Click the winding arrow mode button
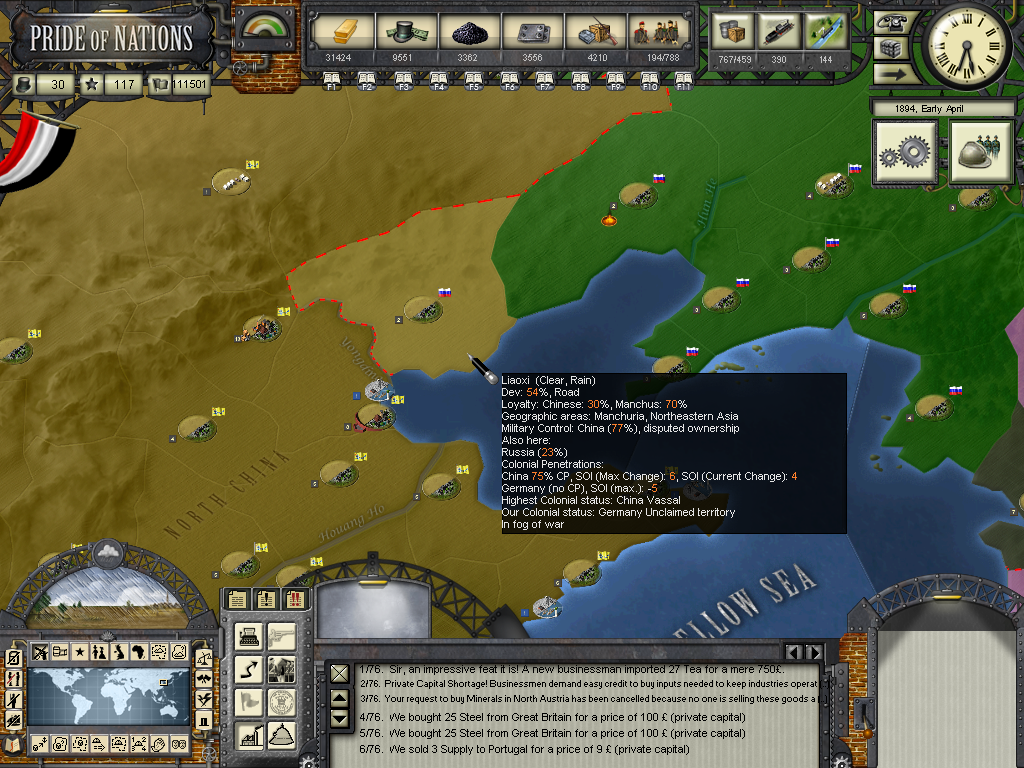 pos(250,669)
